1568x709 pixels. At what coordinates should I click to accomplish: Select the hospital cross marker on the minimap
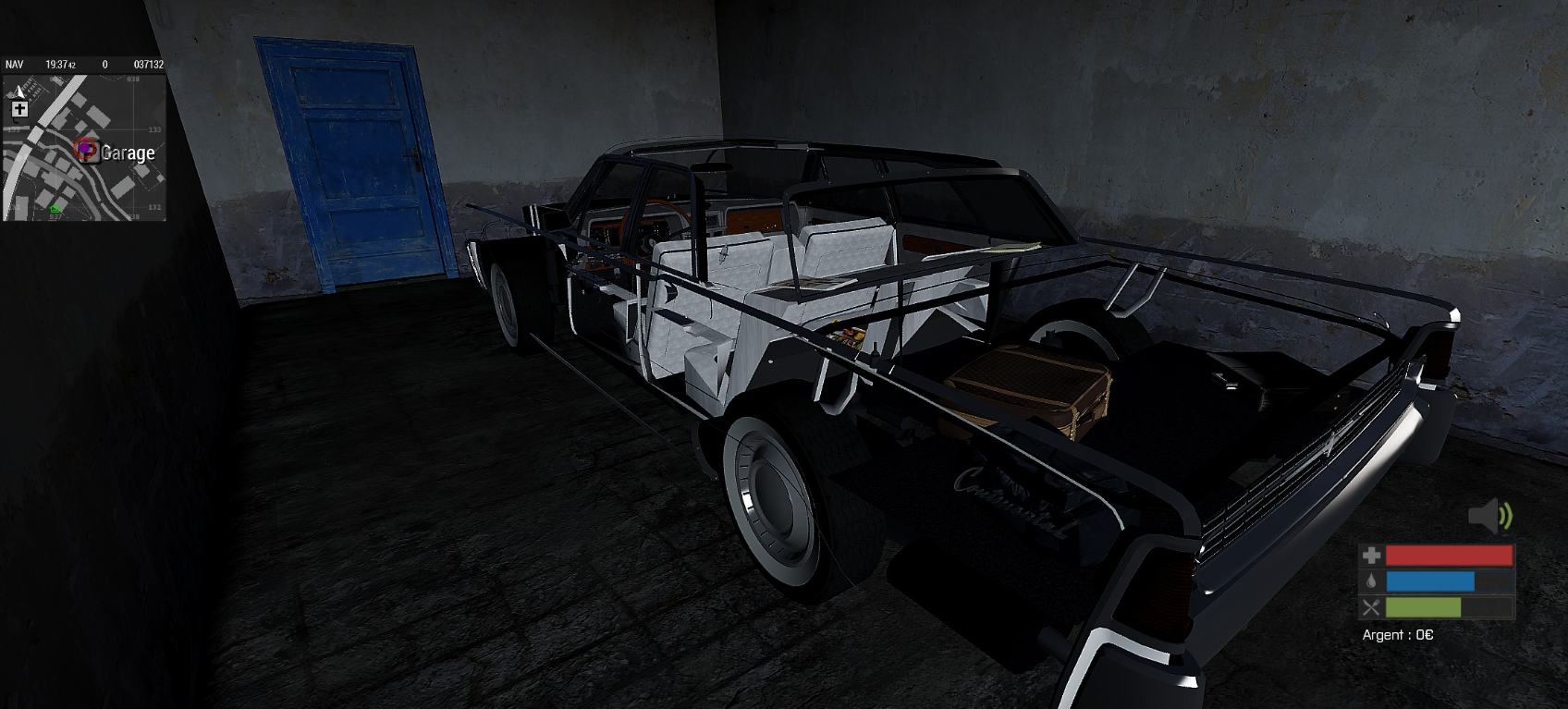[x=19, y=109]
